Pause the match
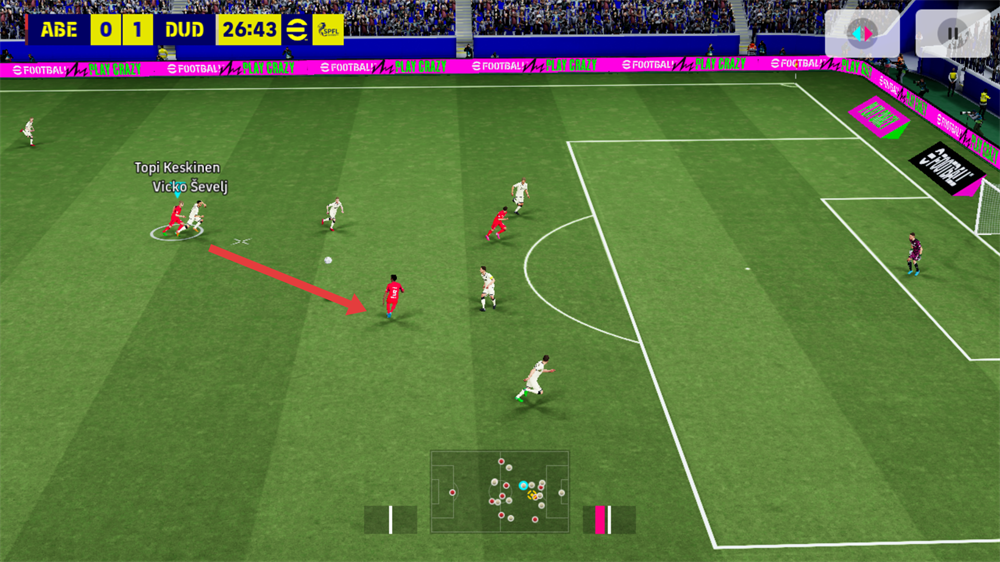This screenshot has width=1000, height=562. [x=952, y=34]
